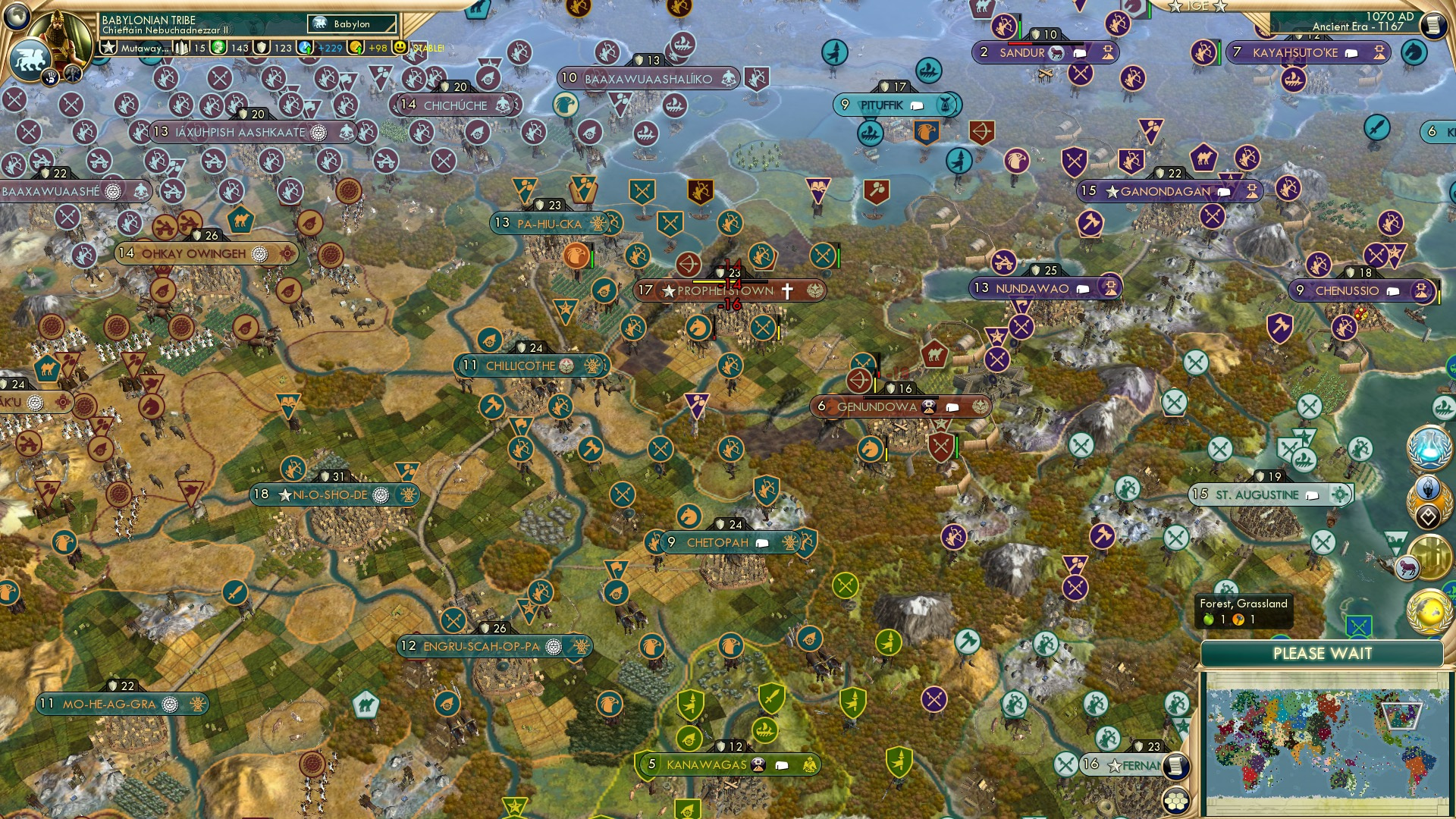This screenshot has width=1456, height=819.
Task: Click the PLEASE WAIT turn button
Action: click(x=1323, y=652)
